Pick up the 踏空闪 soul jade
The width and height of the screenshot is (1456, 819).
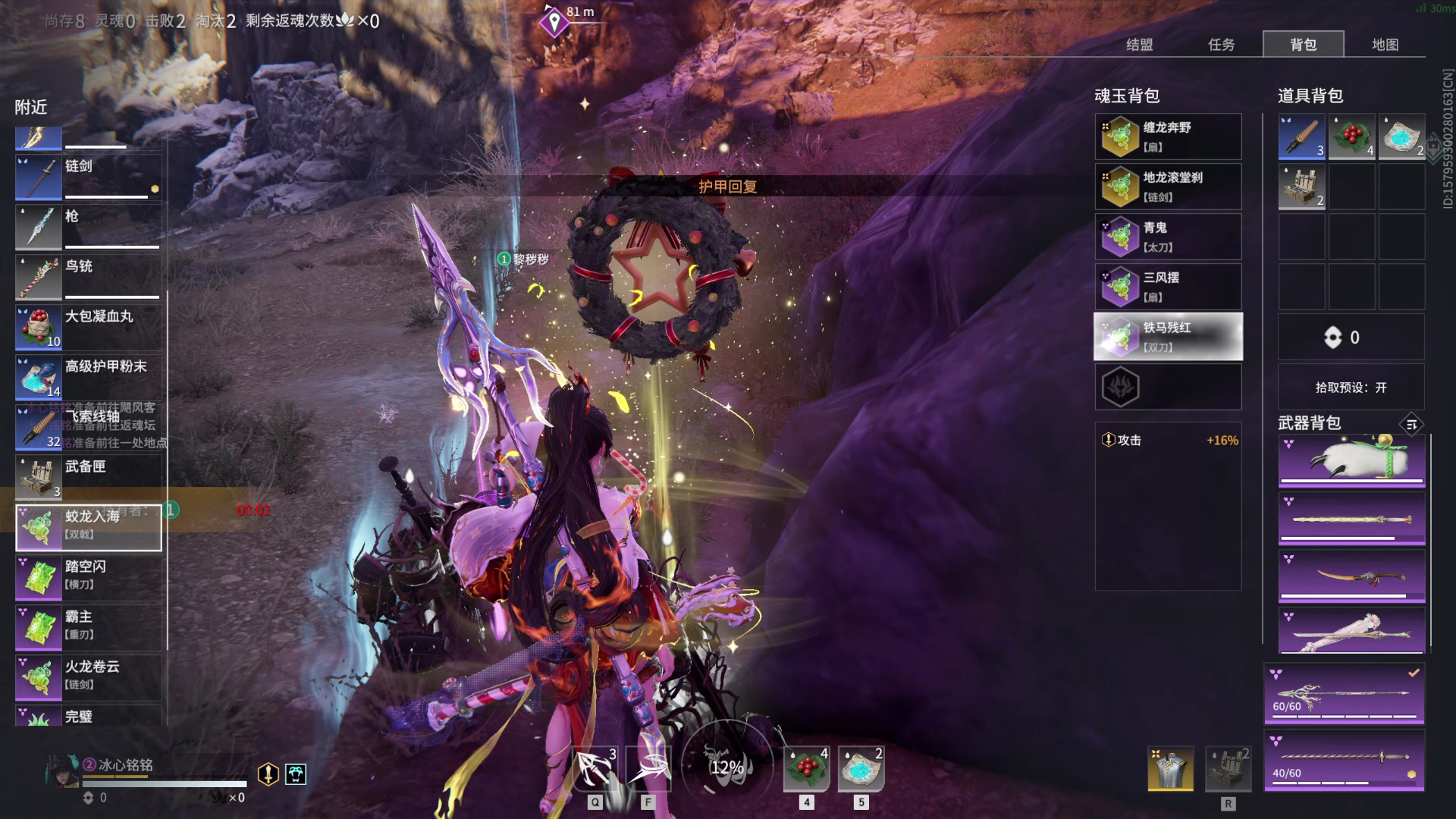(x=88, y=577)
